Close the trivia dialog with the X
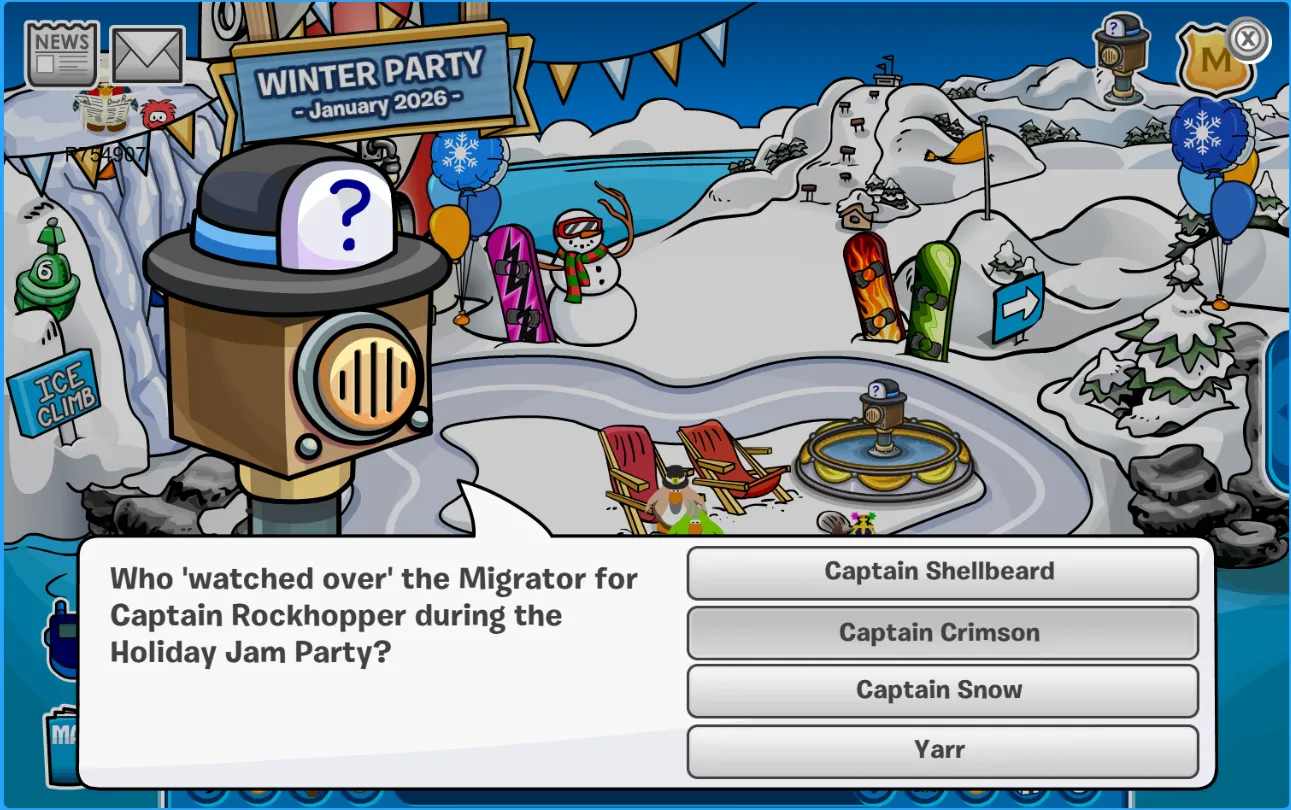Viewport: 1291px width, 810px height. (1247, 40)
